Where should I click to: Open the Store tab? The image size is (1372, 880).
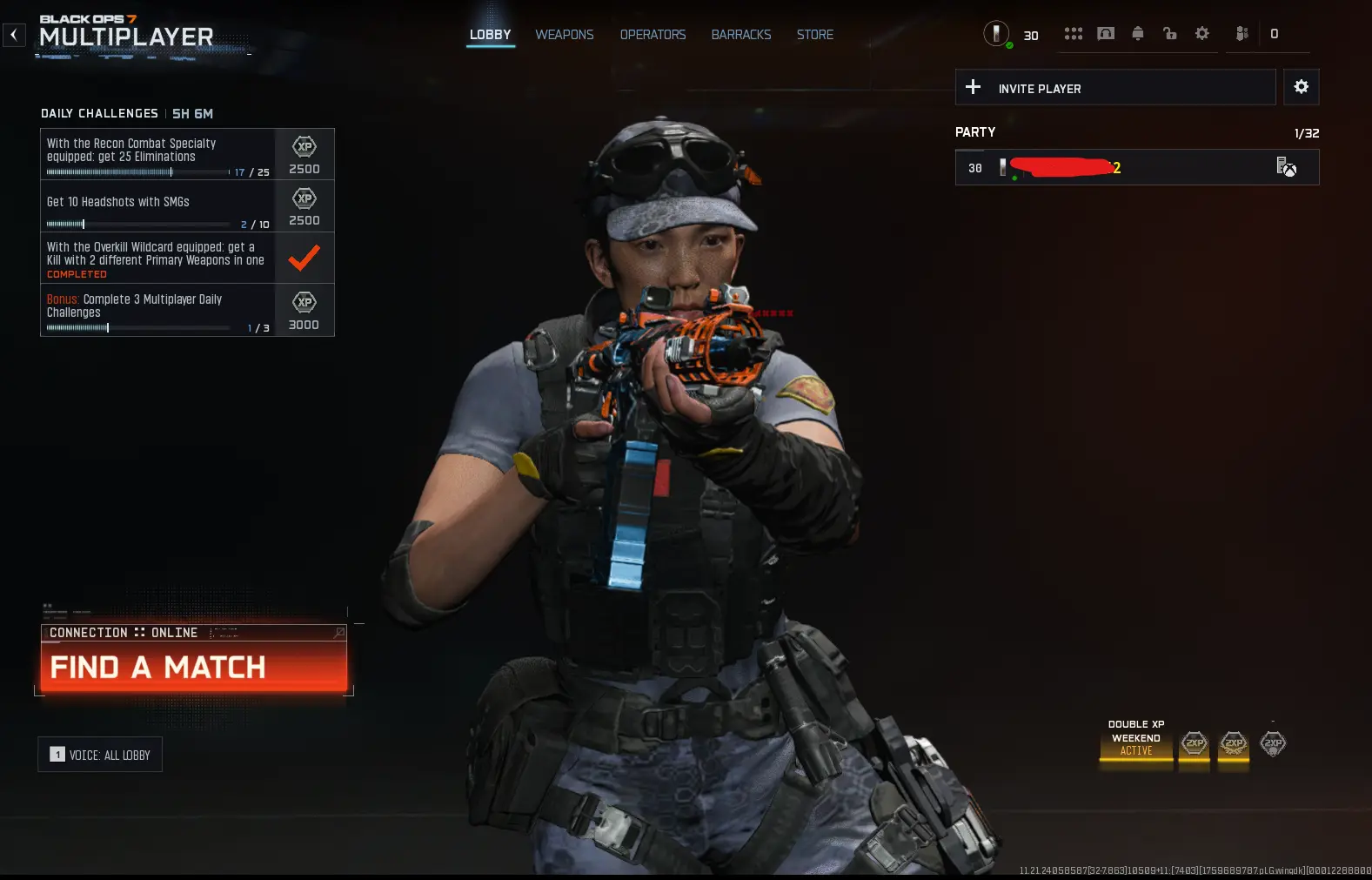pyautogui.click(x=814, y=35)
